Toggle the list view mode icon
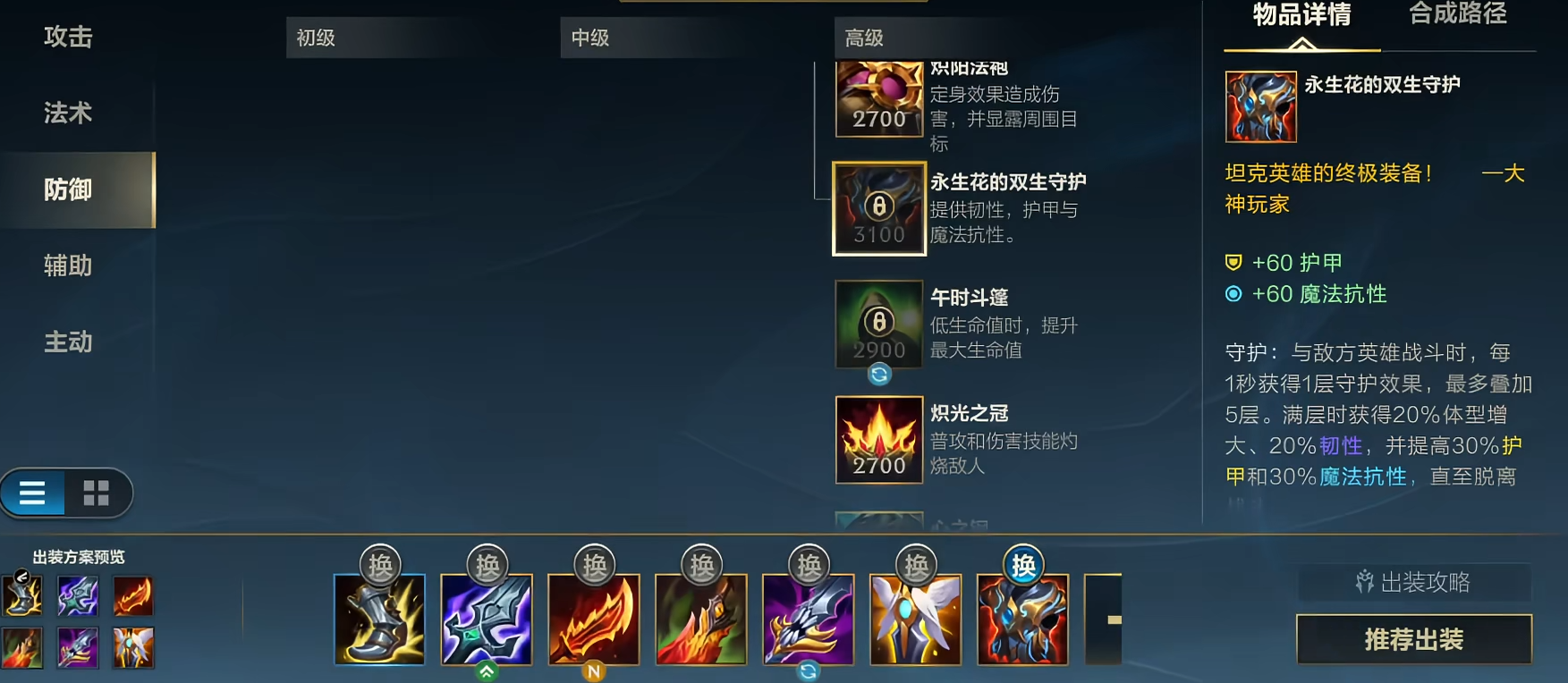Viewport: 1568px width, 683px height. [32, 493]
